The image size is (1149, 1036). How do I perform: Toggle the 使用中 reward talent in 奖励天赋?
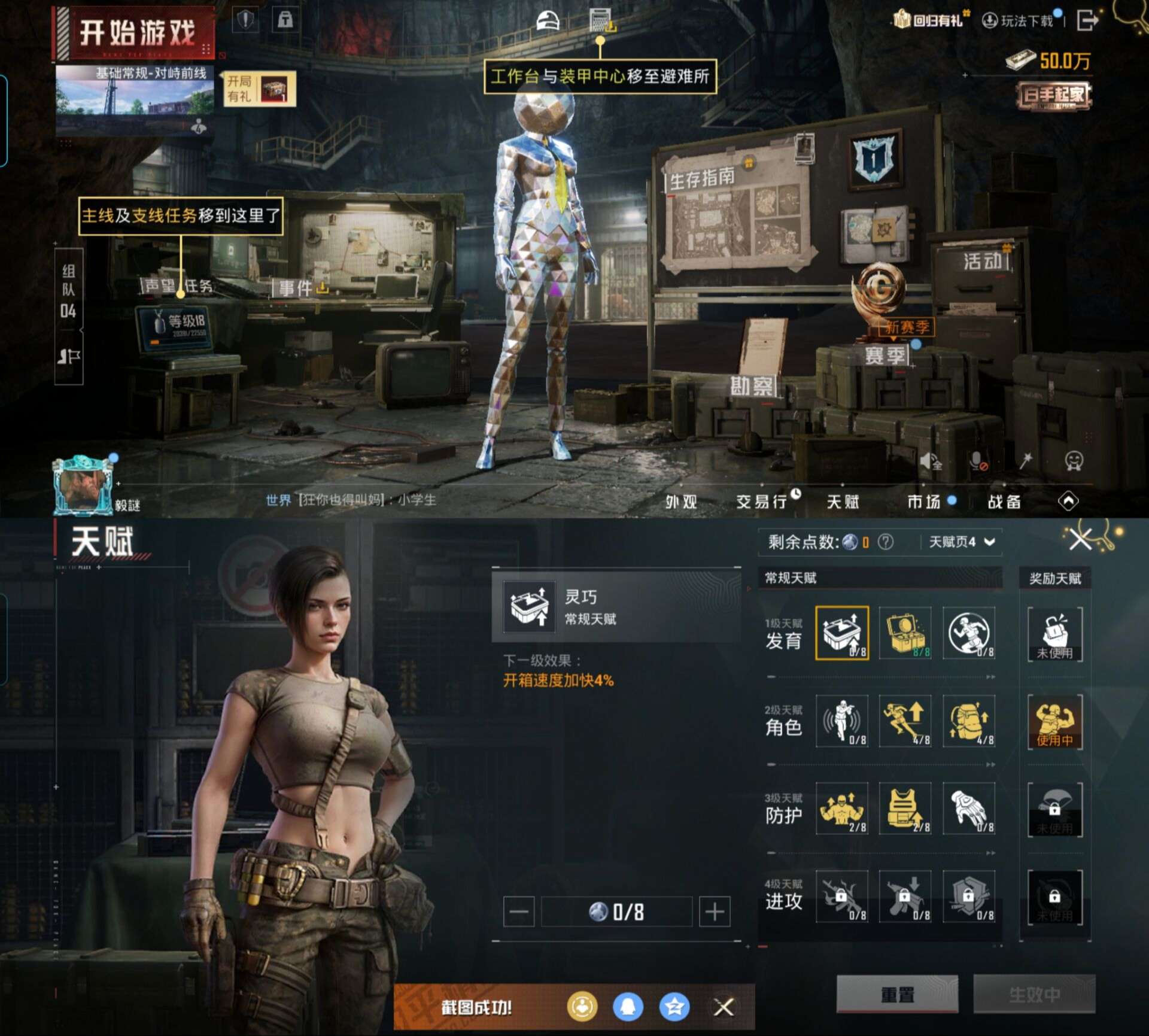coord(1055,722)
